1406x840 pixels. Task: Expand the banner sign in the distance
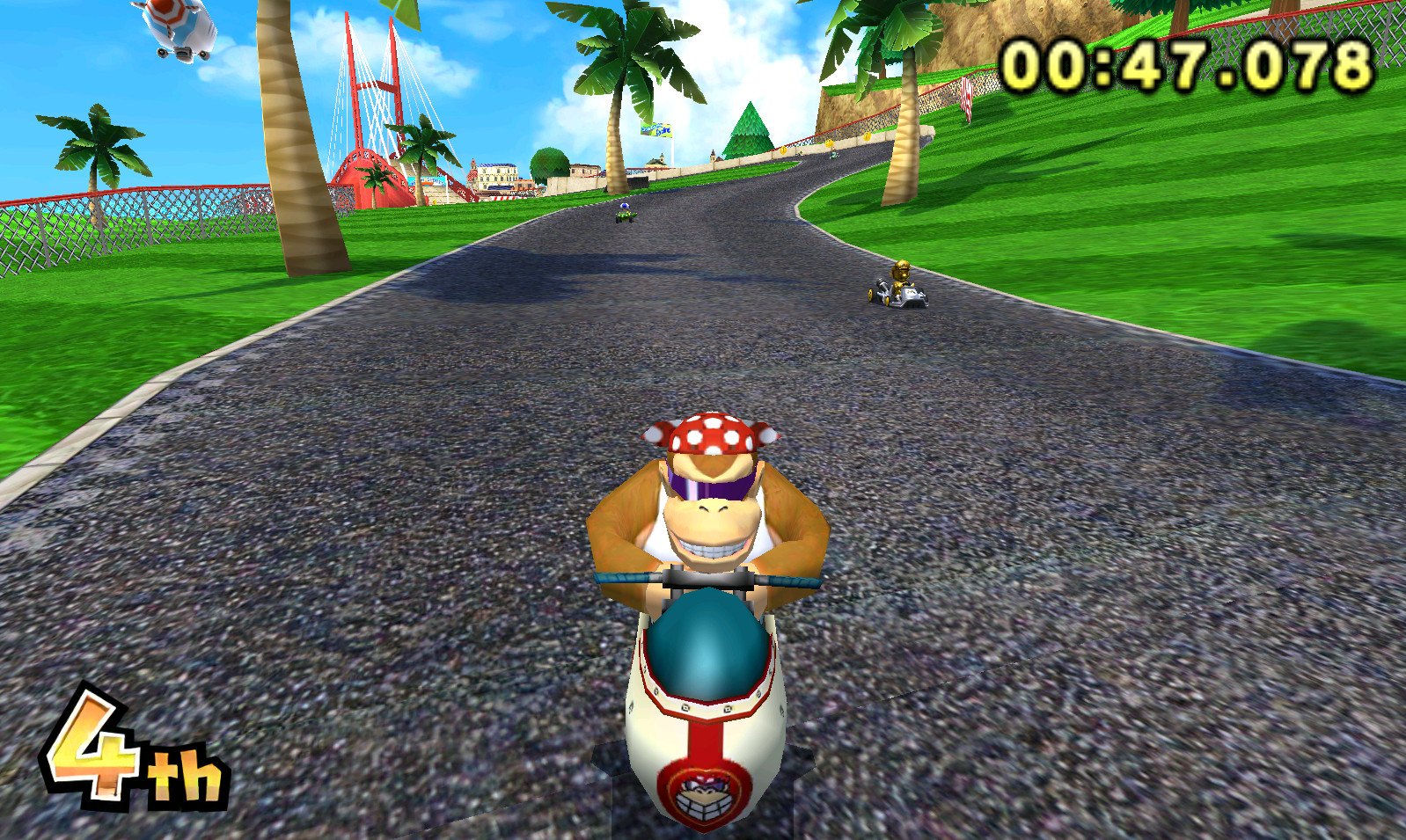tap(658, 132)
